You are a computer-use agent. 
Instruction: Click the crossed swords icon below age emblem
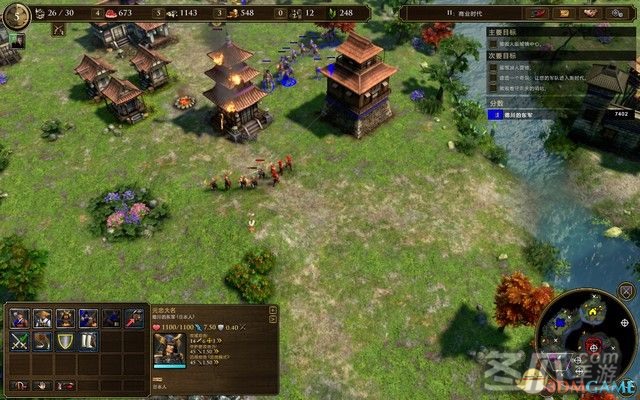coord(57,31)
